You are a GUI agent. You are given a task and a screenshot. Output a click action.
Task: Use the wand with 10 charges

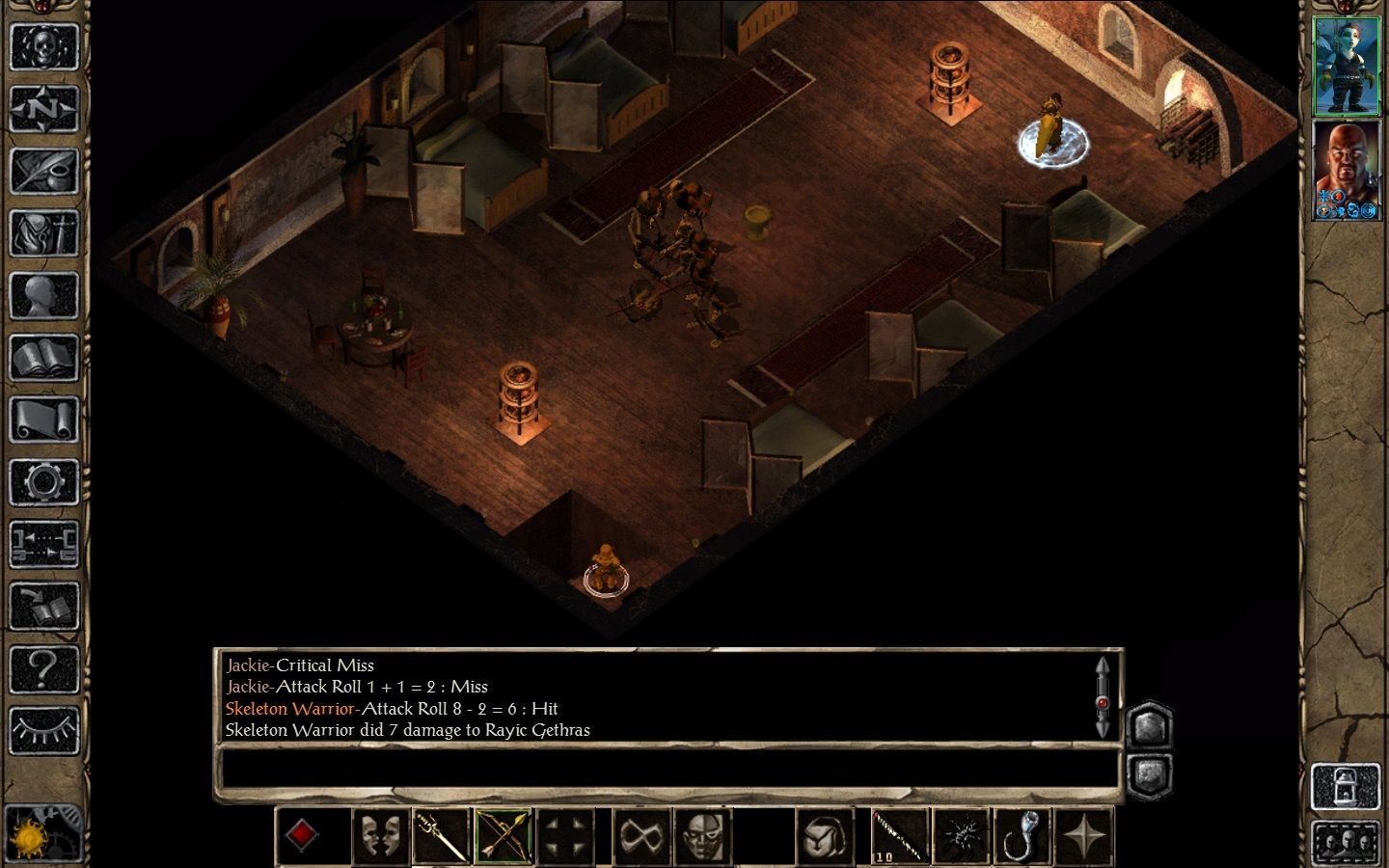point(900,836)
